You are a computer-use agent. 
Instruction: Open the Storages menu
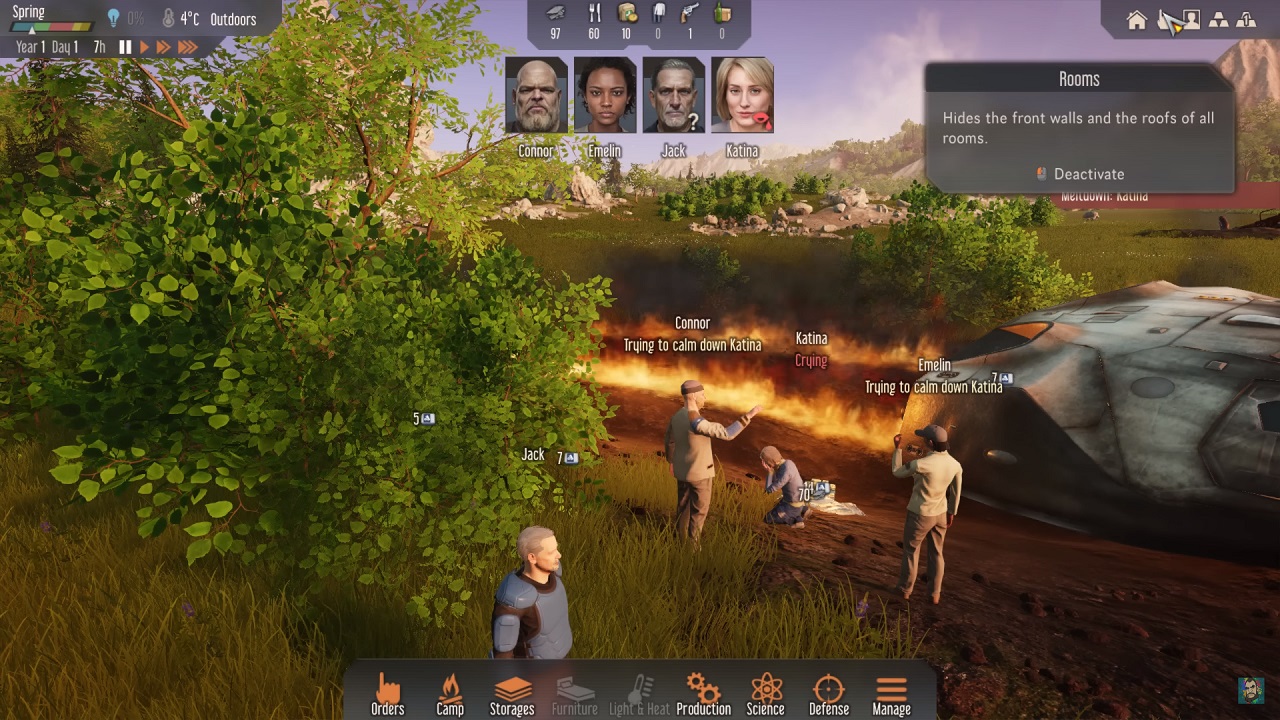point(512,694)
